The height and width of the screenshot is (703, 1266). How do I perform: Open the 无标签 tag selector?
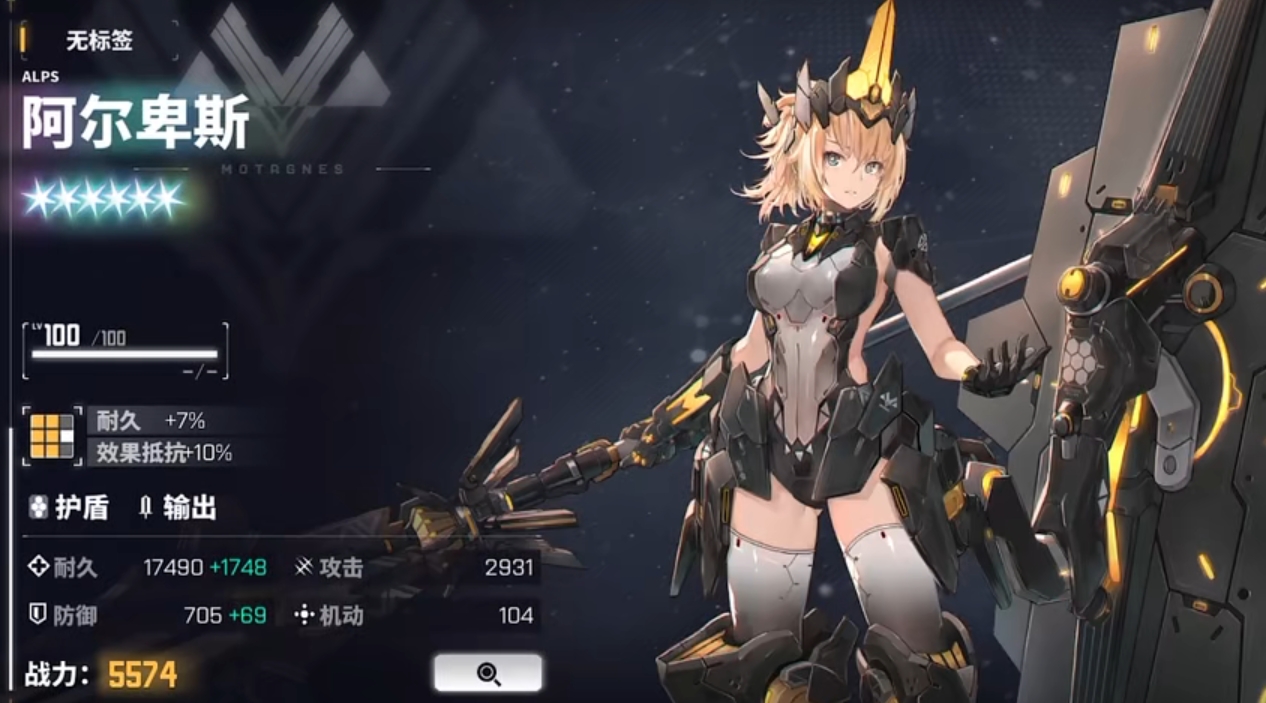[x=99, y=41]
